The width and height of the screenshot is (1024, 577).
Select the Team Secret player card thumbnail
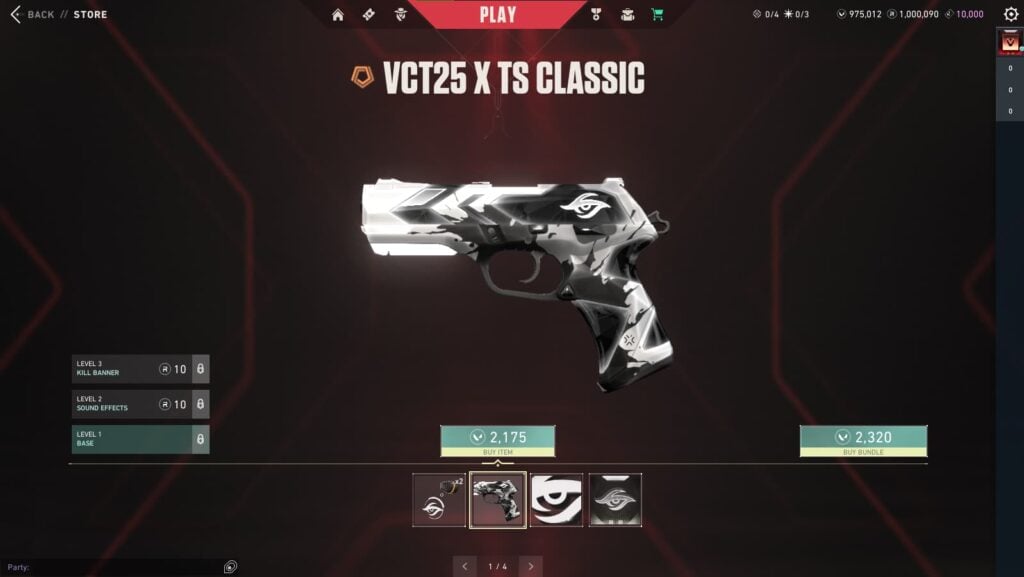coord(616,500)
